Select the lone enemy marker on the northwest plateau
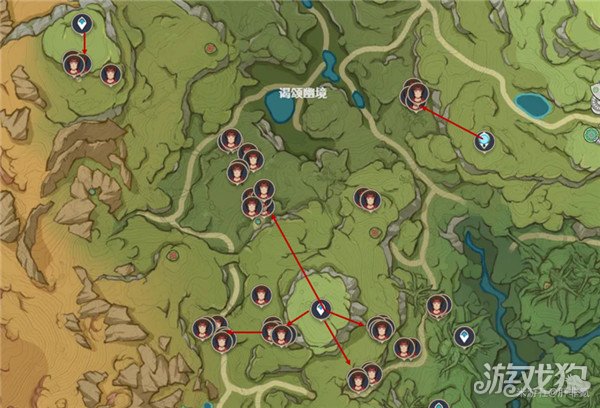Screen dimensions: 600x408 tap(111, 73)
